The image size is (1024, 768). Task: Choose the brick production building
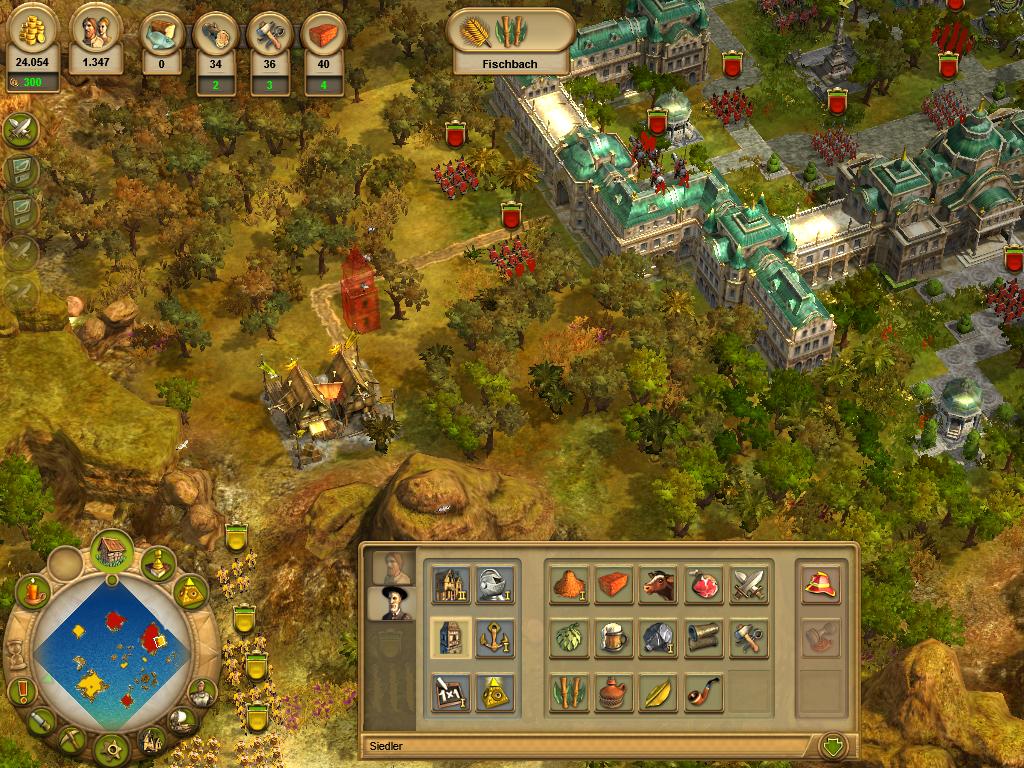pyautogui.click(x=613, y=585)
